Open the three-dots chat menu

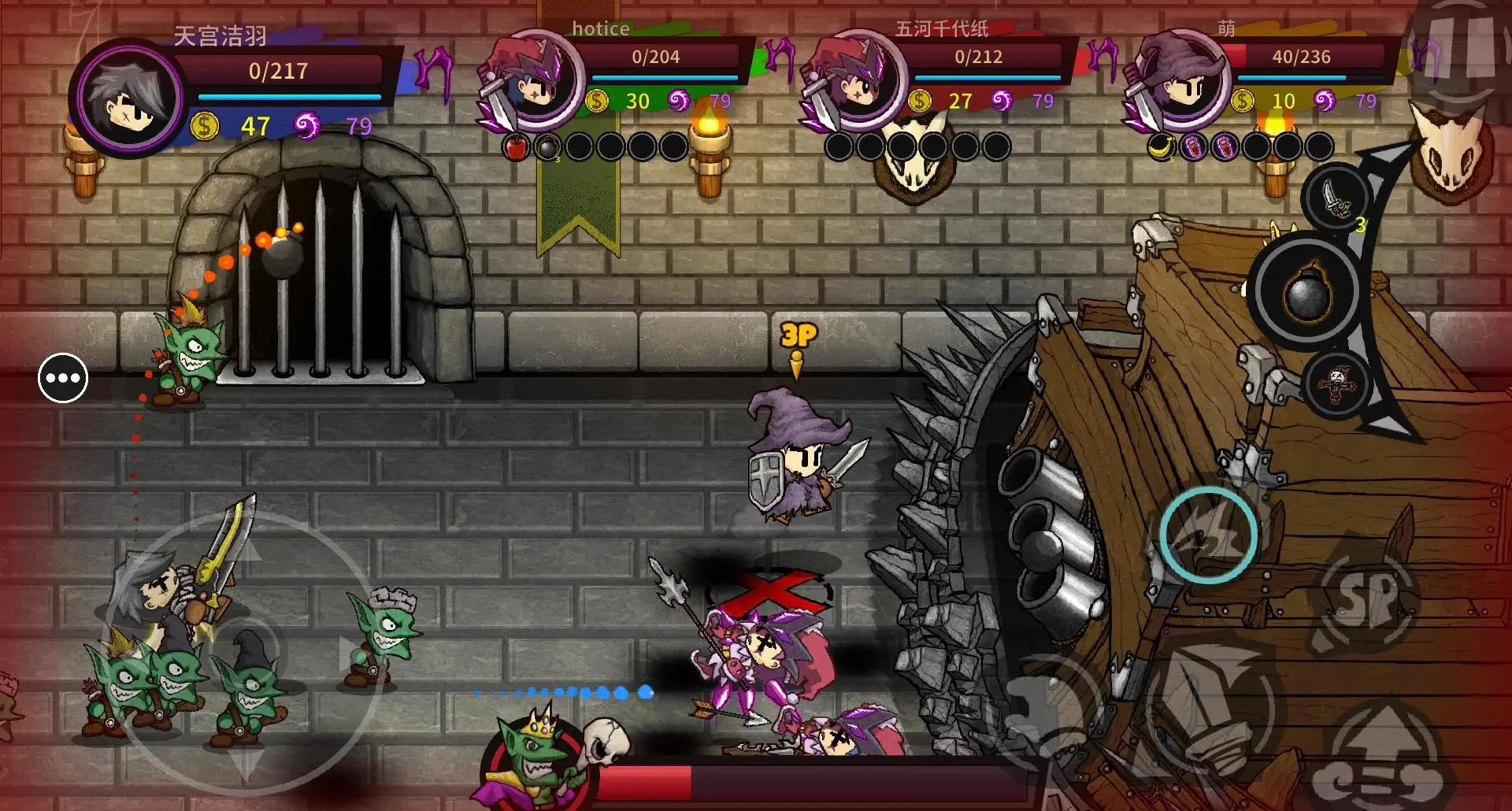point(63,379)
